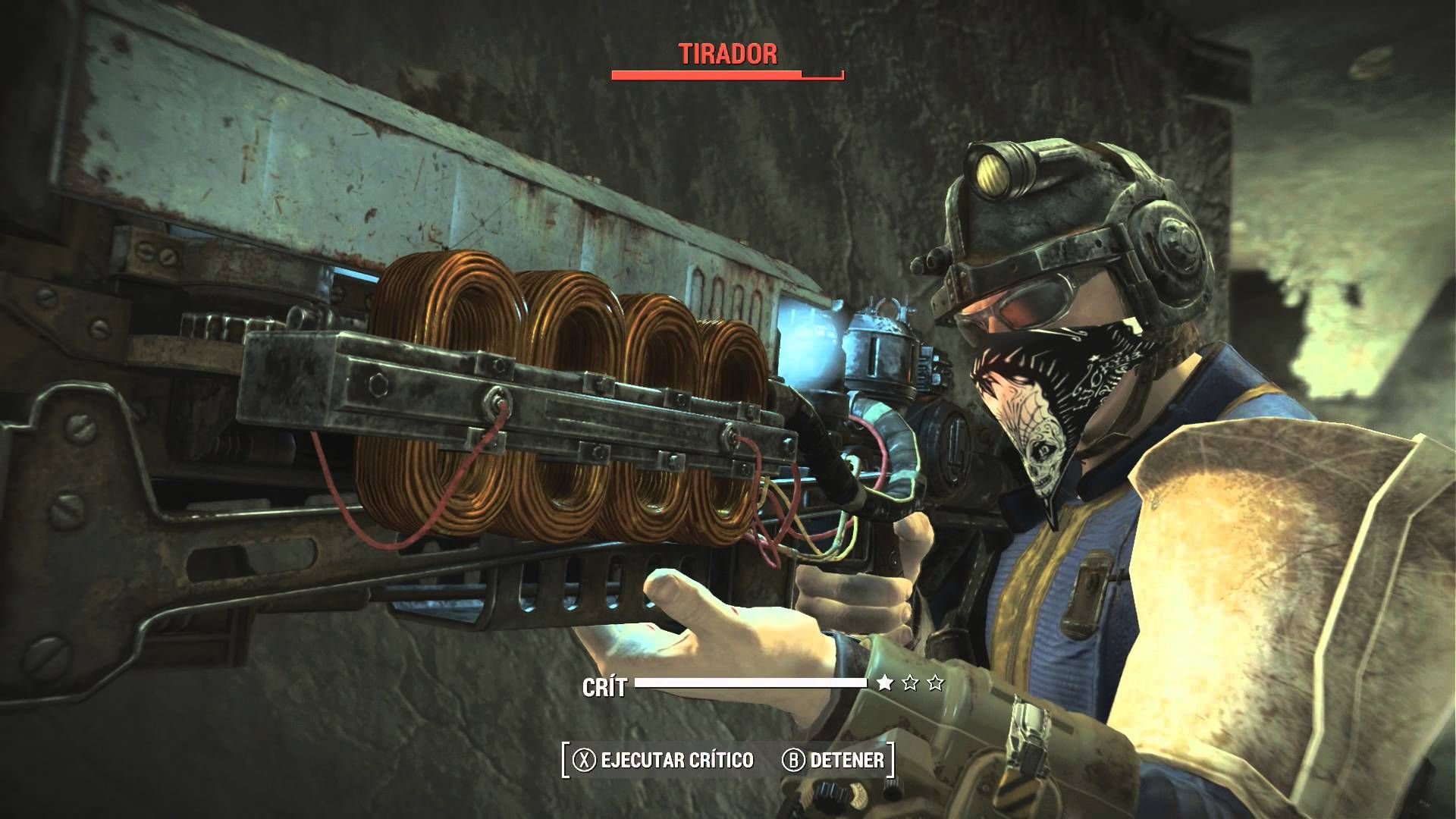Select the TIRADOR enemy name label
The image size is (1456, 819).
click(x=726, y=55)
